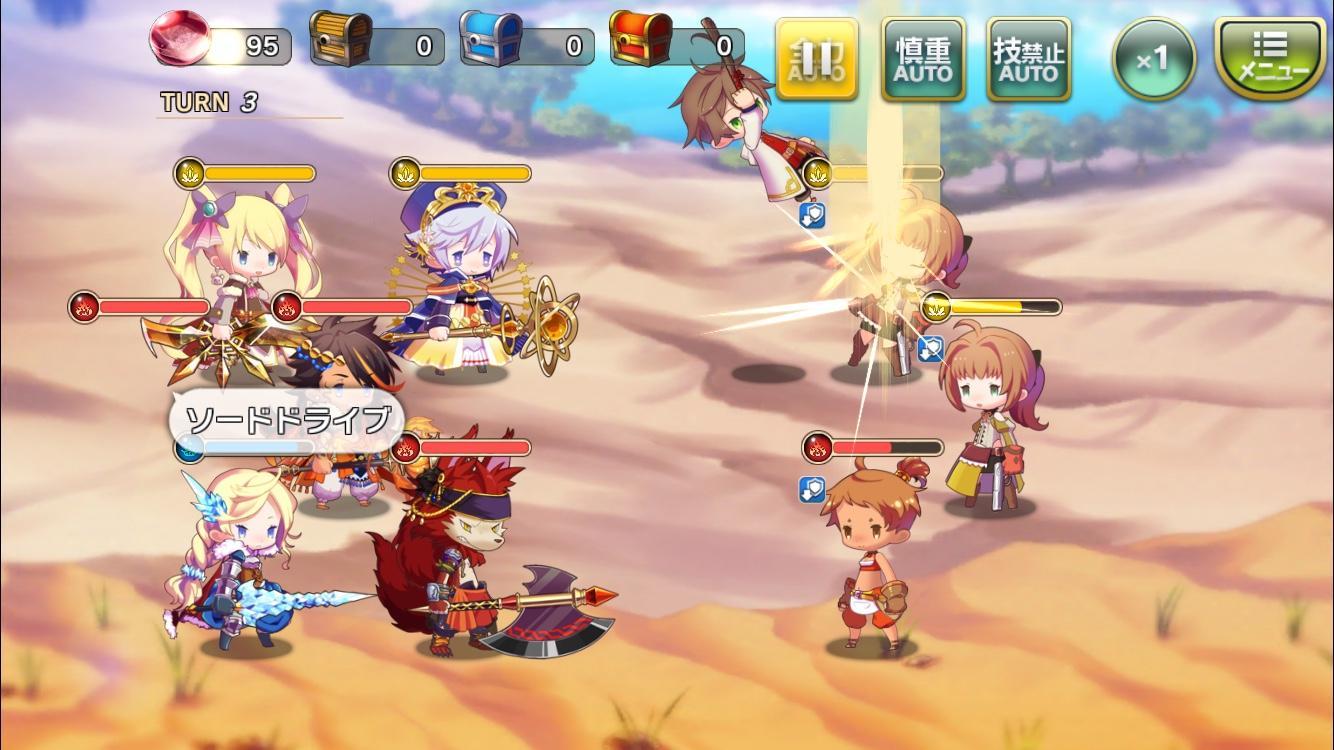
Task: Click the TURN 3 counter
Action: point(208,100)
